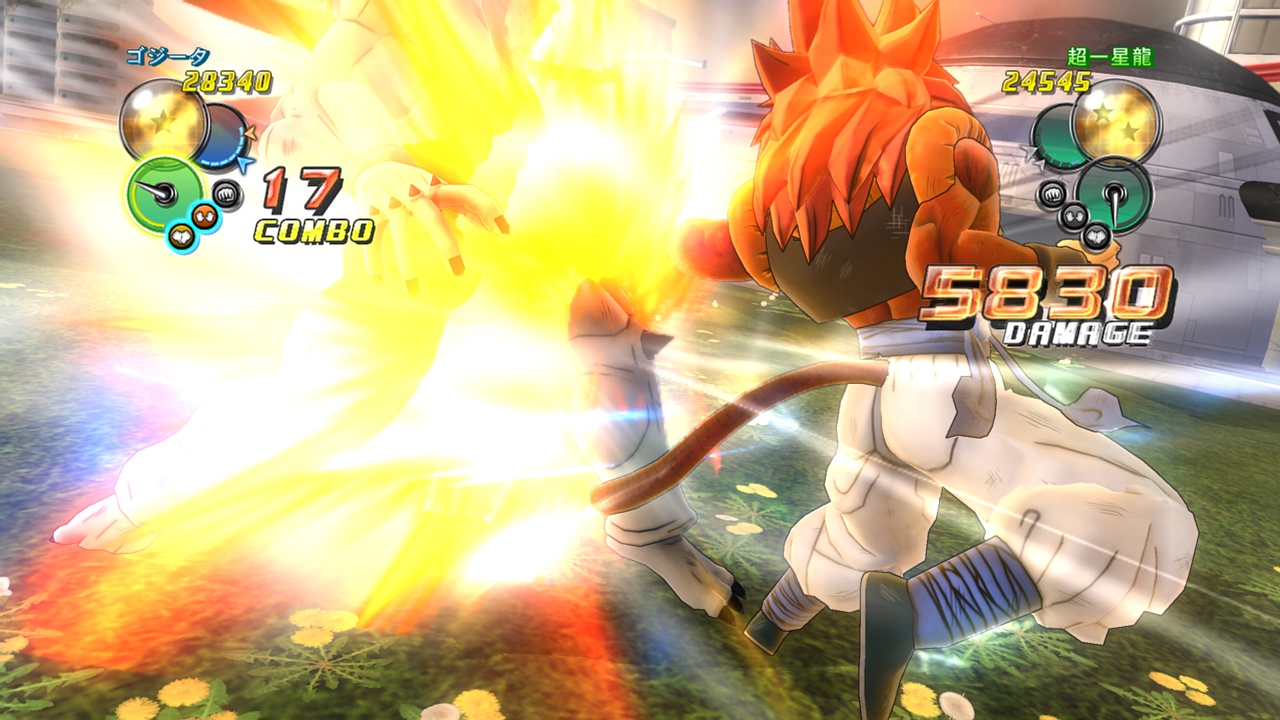This screenshot has width=1280, height=720.
Task: Select the fist icon on Syn Shenron's HUD
Action: (x=1050, y=193)
